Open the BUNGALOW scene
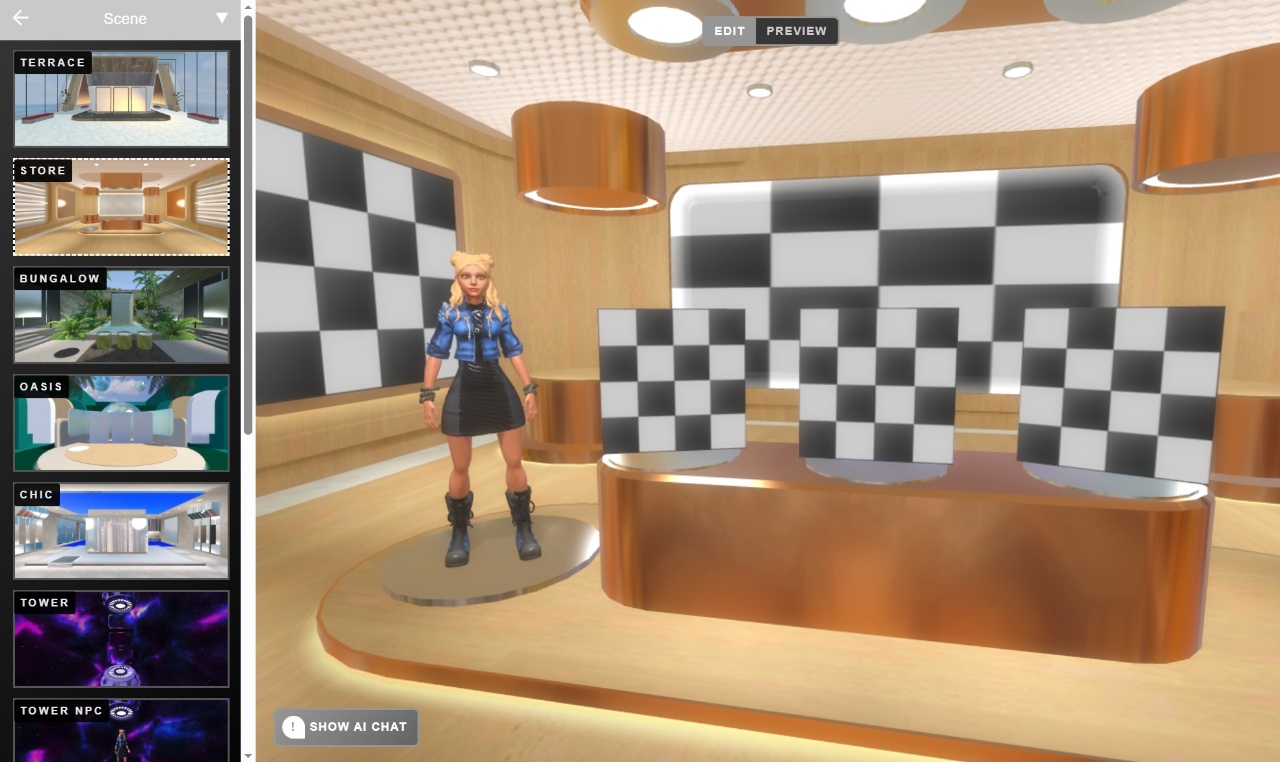The width and height of the screenshot is (1280, 762). pyautogui.click(x=121, y=314)
